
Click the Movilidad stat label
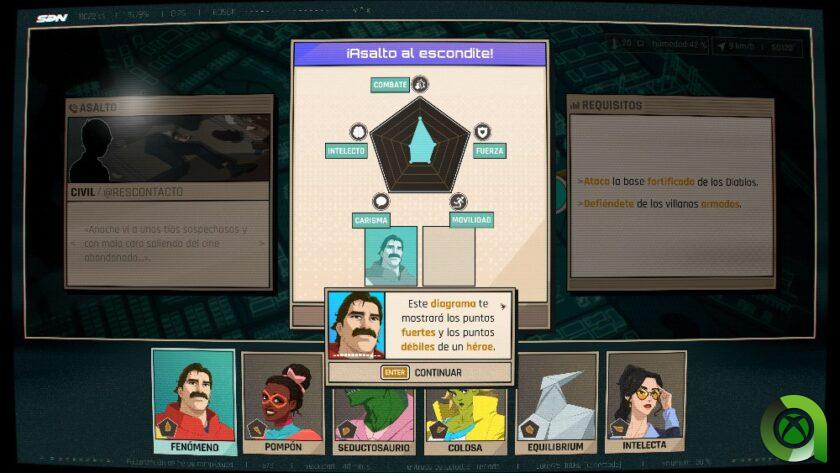469,220
